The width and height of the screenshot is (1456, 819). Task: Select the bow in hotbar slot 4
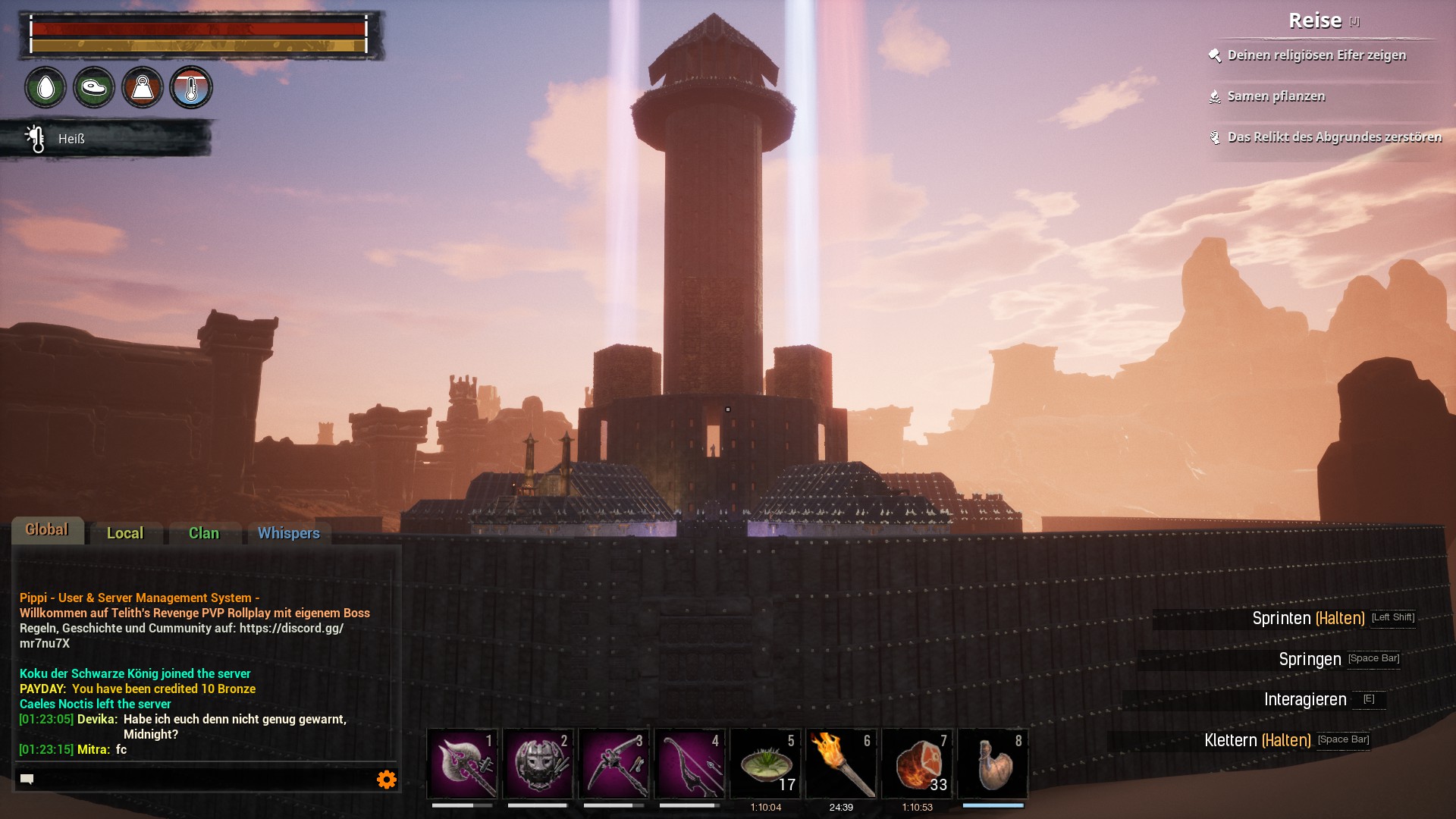pyautogui.click(x=689, y=764)
